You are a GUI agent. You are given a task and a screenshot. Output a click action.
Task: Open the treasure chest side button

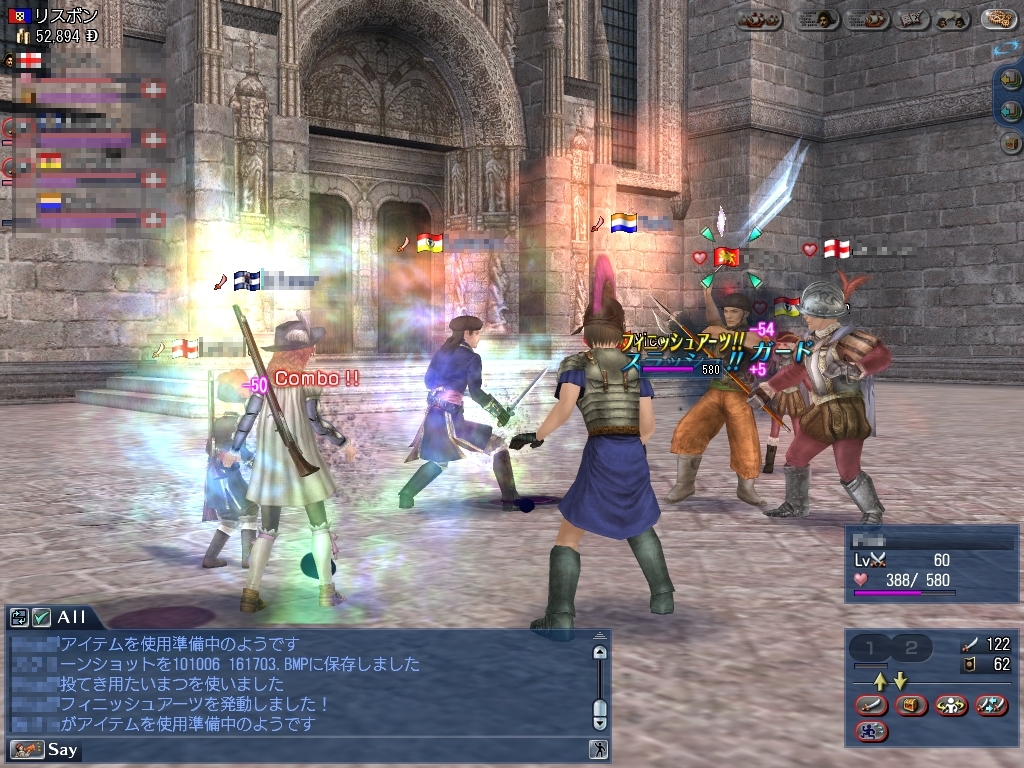1011,143
